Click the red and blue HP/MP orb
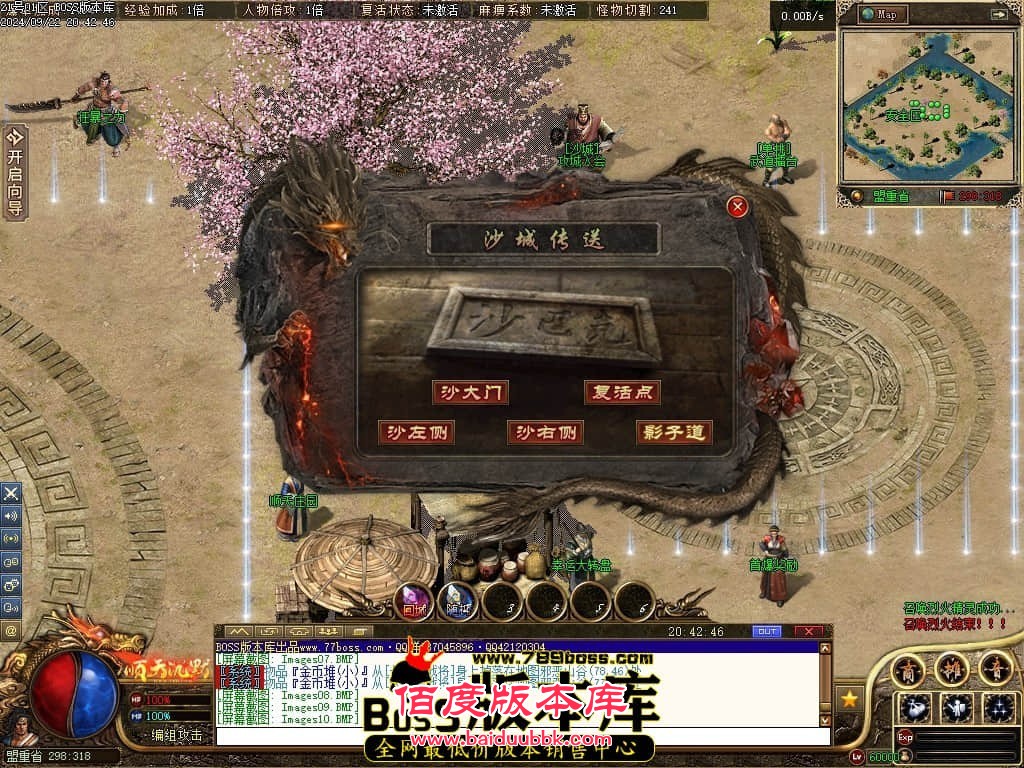 74,693
